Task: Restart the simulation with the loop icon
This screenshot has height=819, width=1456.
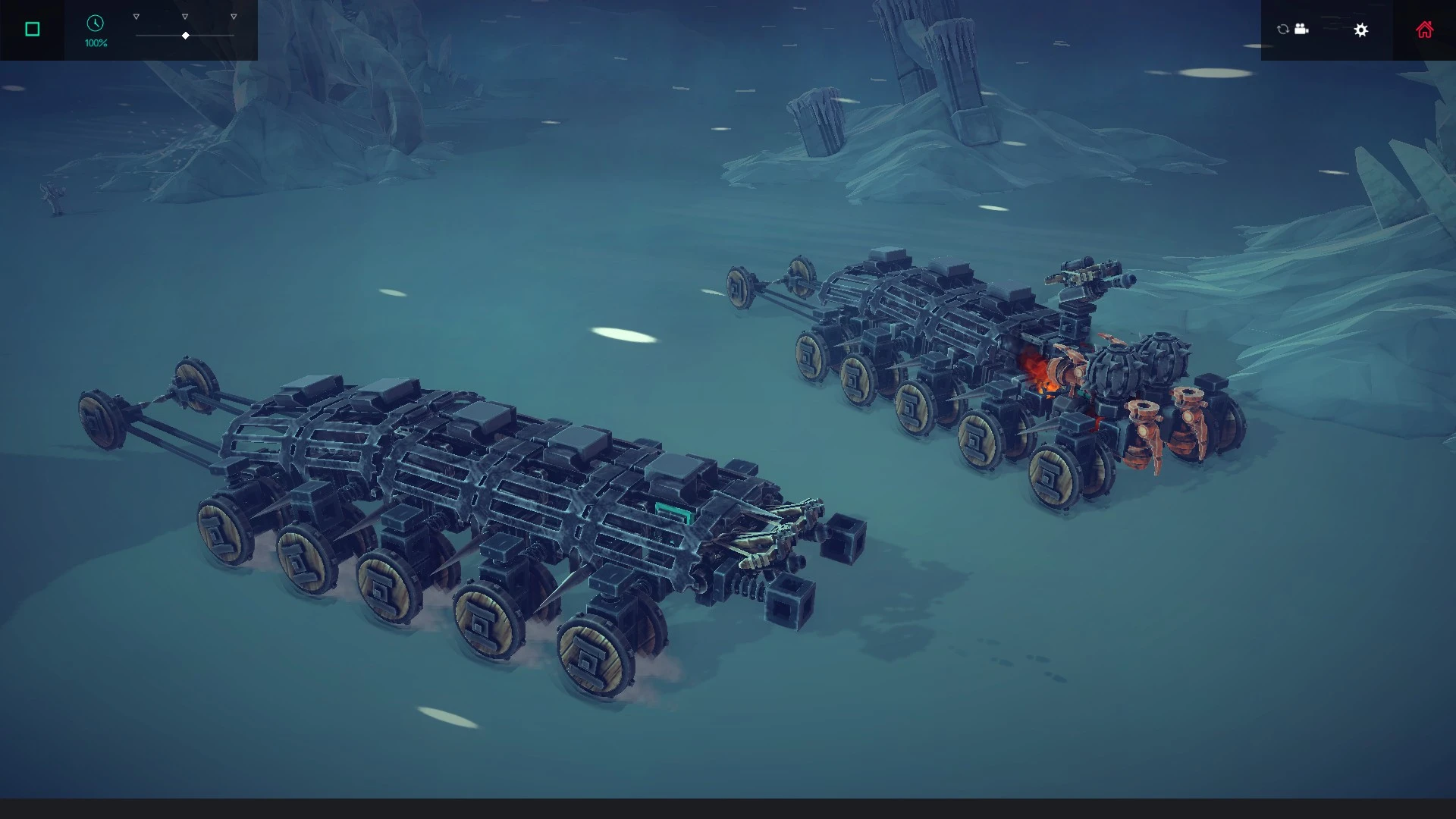Action: coord(1282,29)
